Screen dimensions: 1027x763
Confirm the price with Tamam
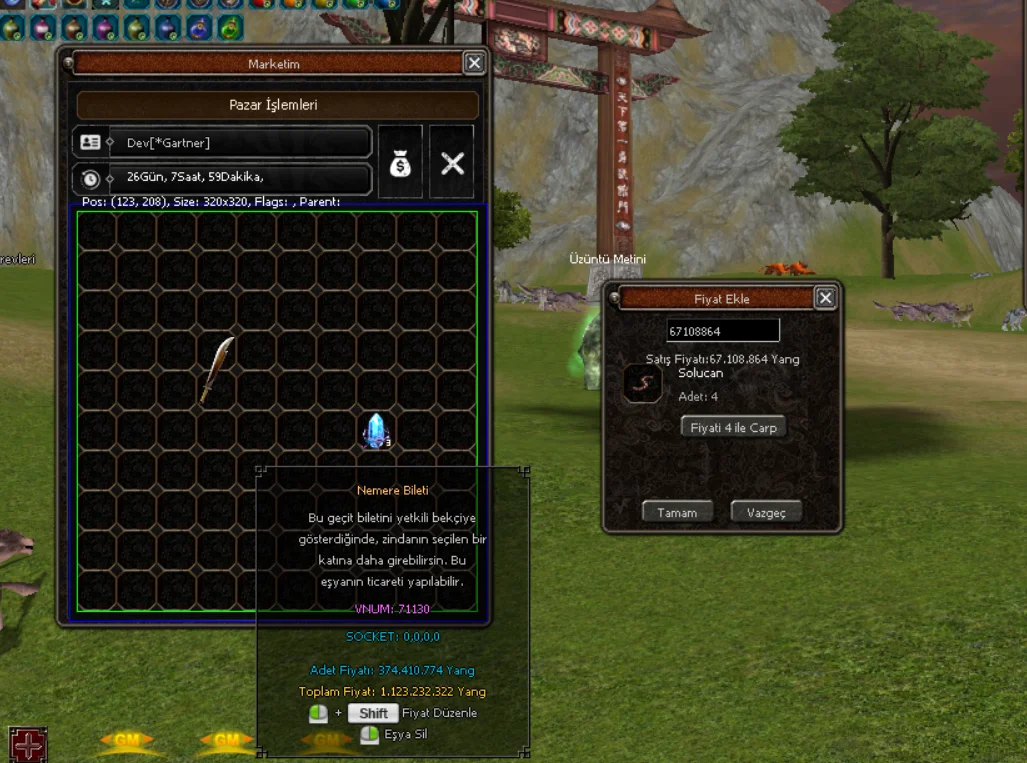(677, 512)
